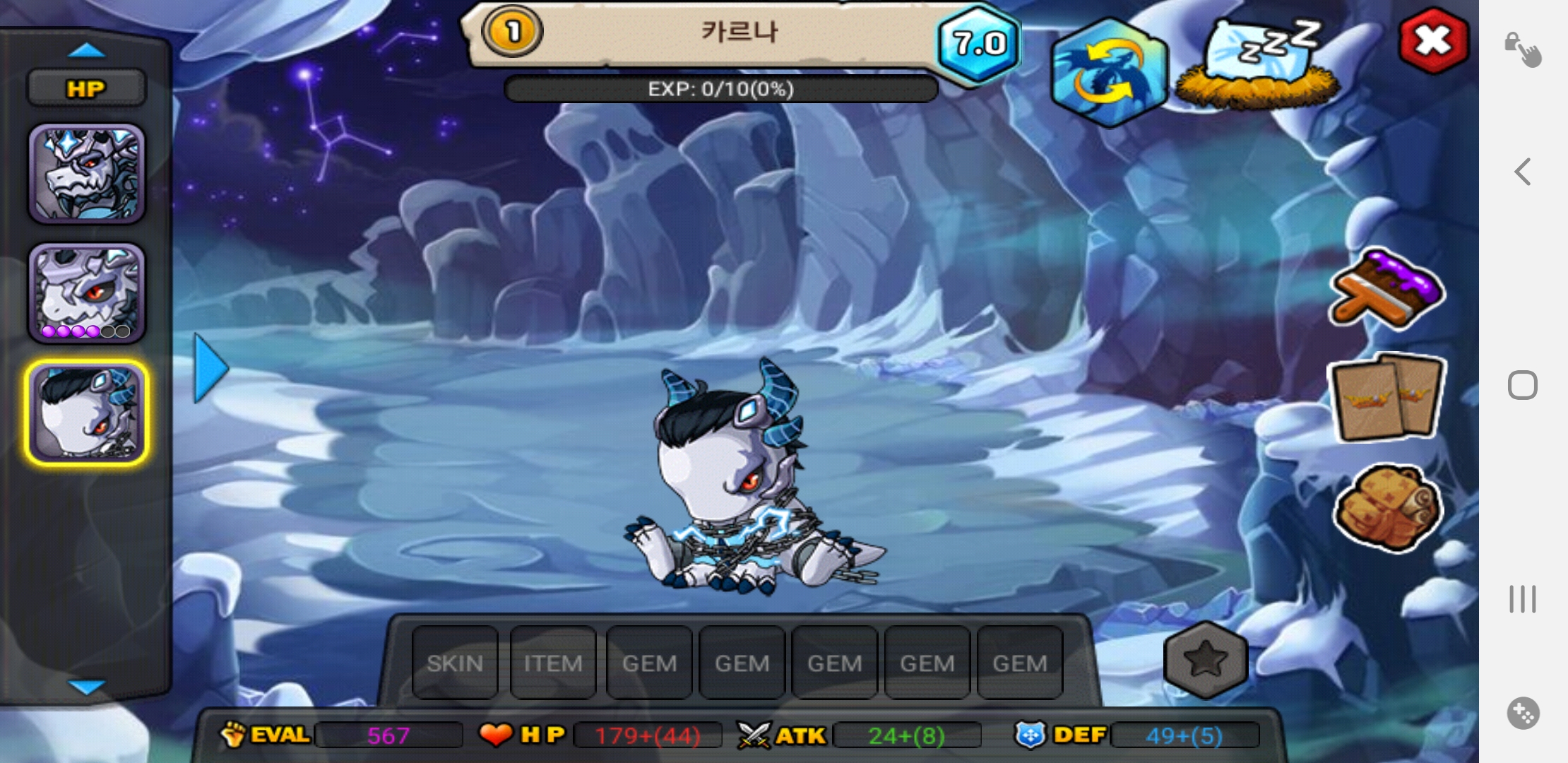Select the empty ITEM slot
This screenshot has height=763, width=1568.
coord(552,663)
